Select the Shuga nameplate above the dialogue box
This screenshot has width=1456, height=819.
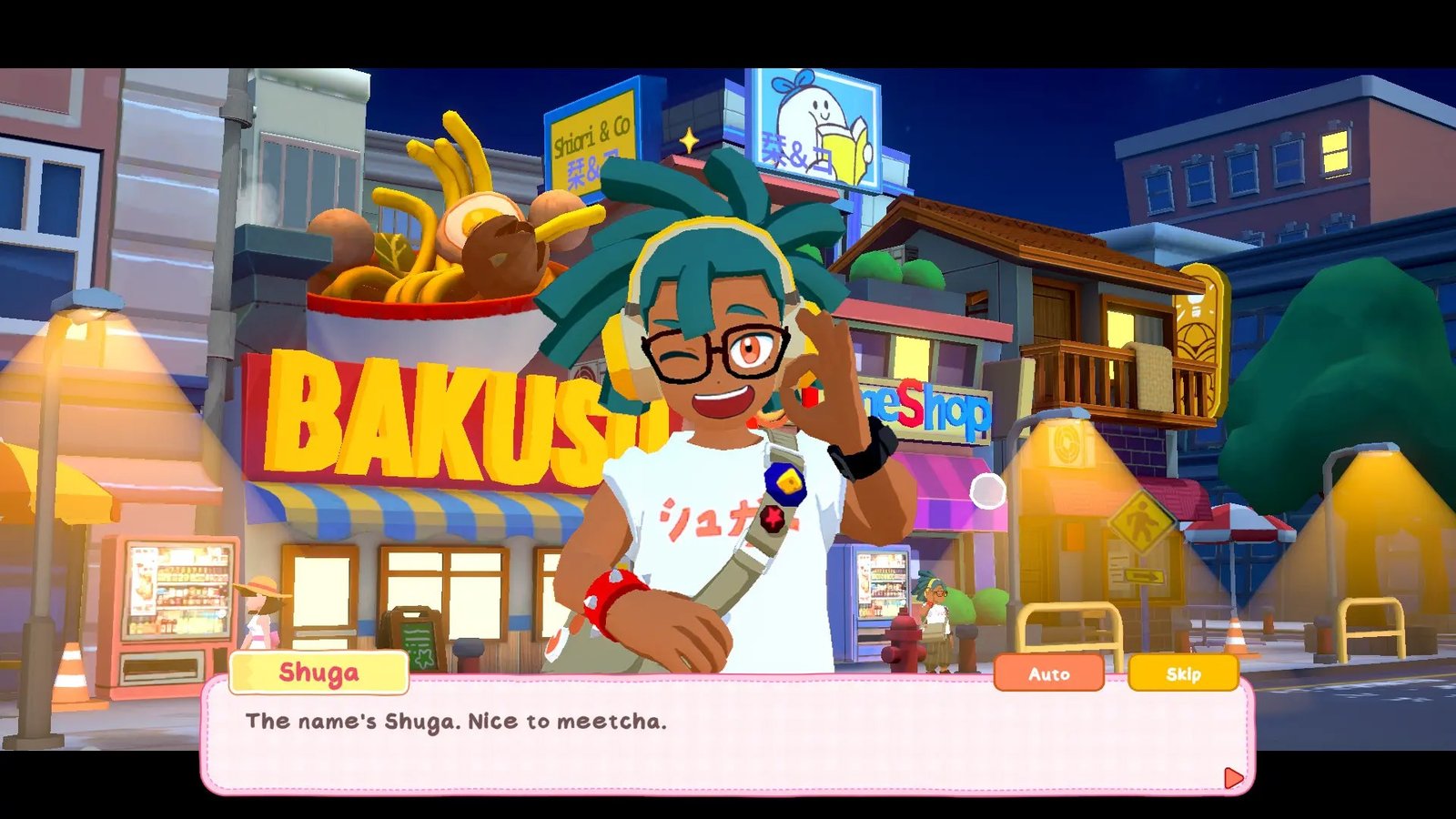pyautogui.click(x=318, y=673)
